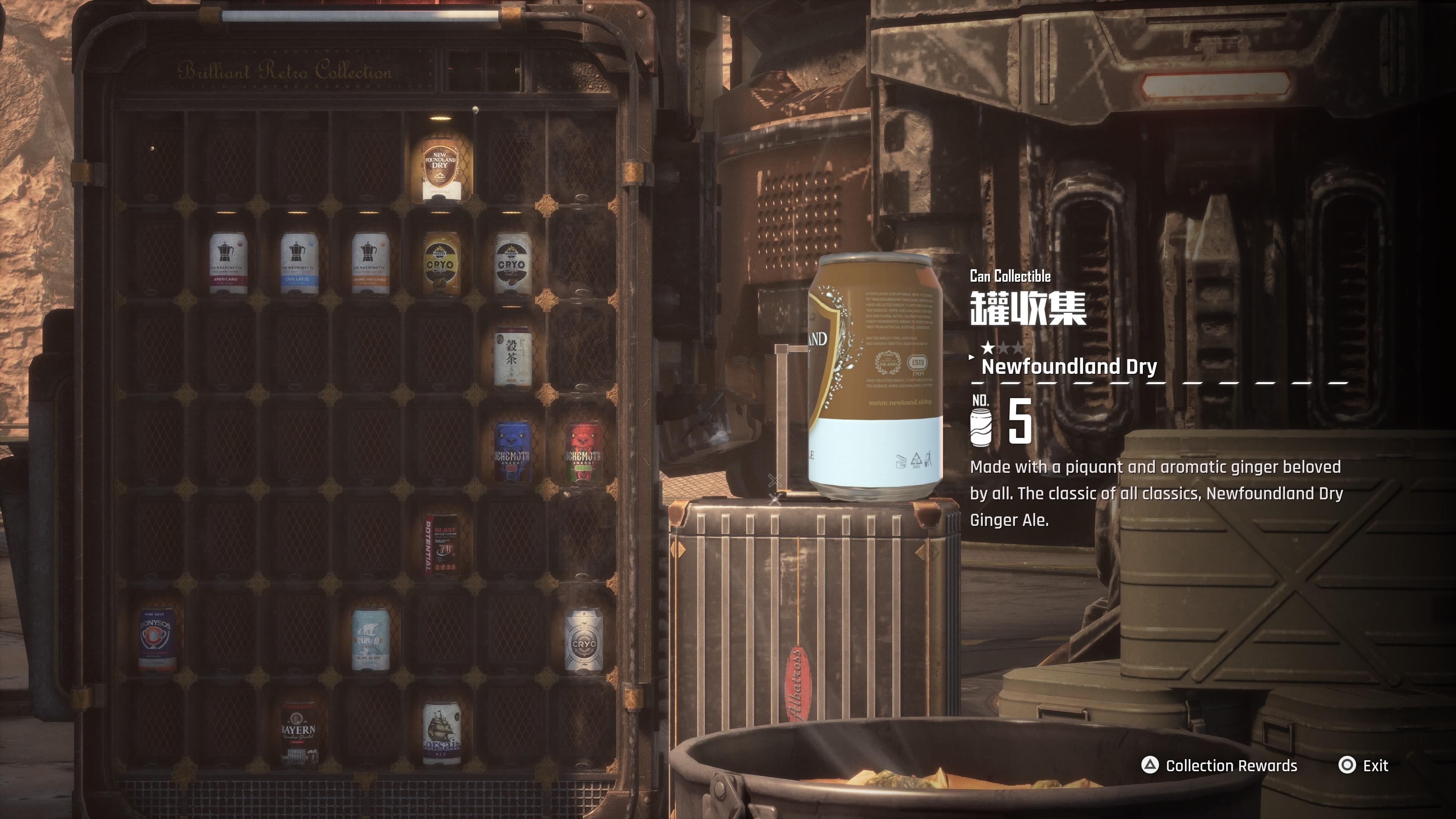Select the Bayern beer can

coord(298,734)
